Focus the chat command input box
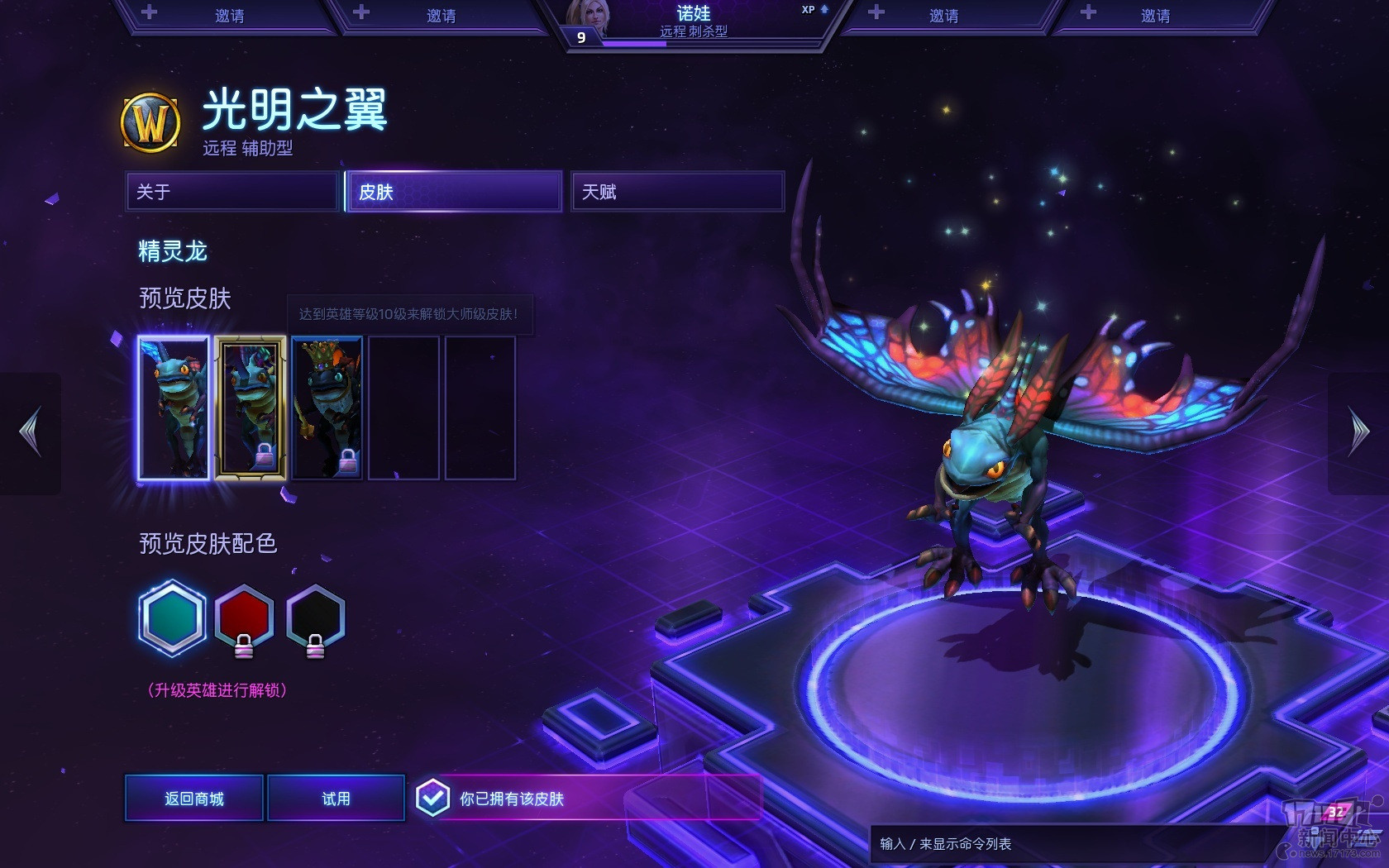Image resolution: width=1389 pixels, height=868 pixels. tap(1067, 844)
